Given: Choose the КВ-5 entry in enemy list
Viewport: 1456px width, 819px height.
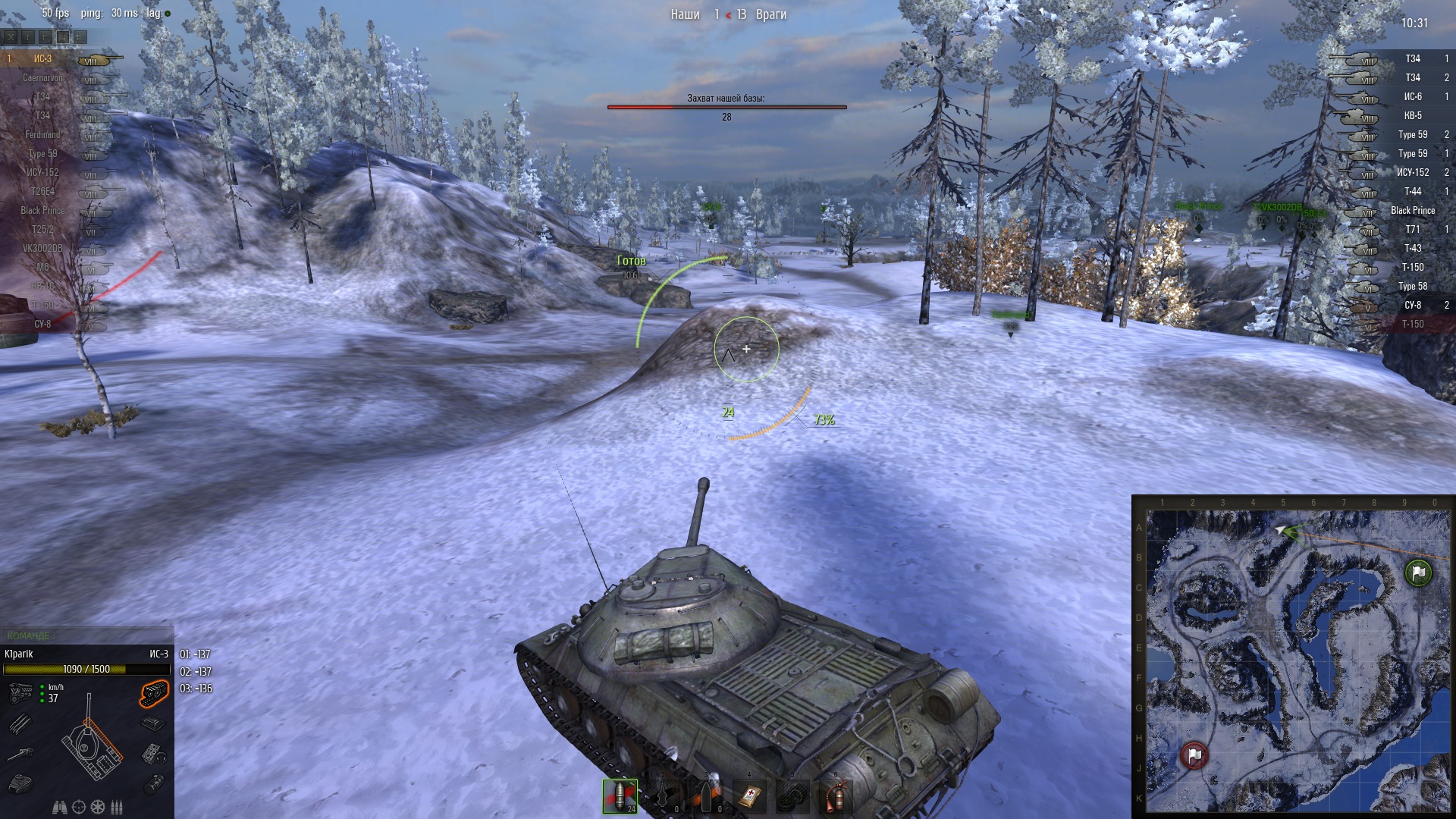Looking at the screenshot, I should [x=1412, y=115].
